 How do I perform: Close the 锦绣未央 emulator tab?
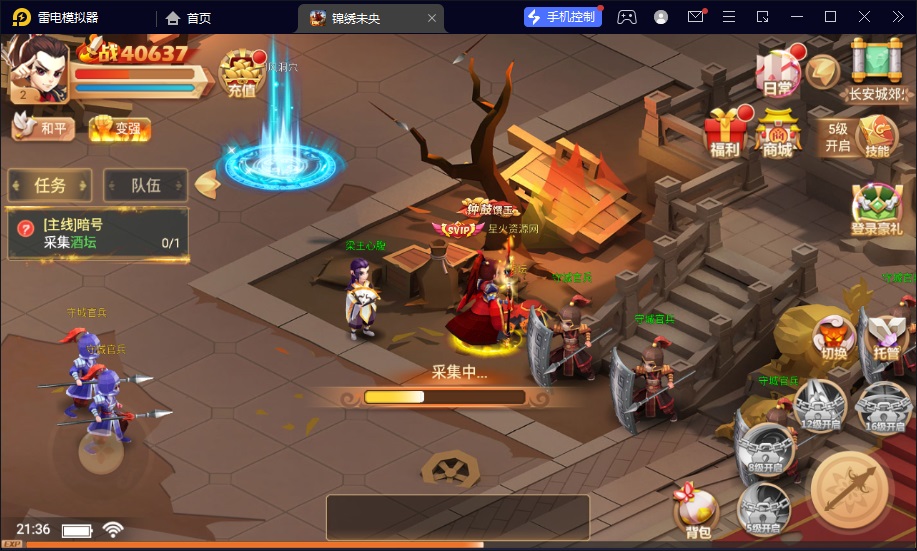point(432,17)
